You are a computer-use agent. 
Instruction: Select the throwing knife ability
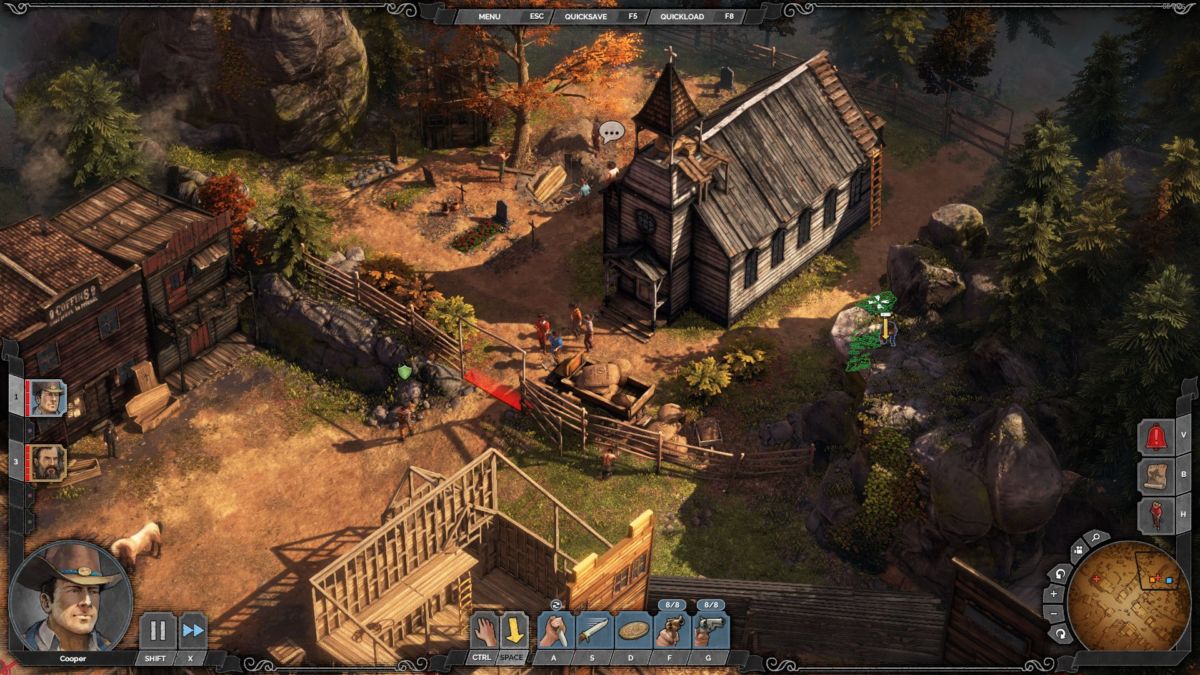pyautogui.click(x=594, y=631)
